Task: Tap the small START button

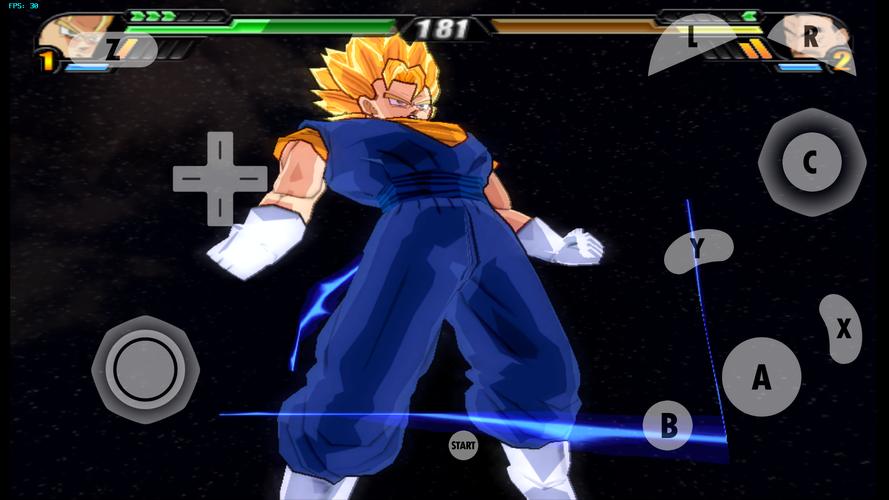Action: click(x=462, y=443)
